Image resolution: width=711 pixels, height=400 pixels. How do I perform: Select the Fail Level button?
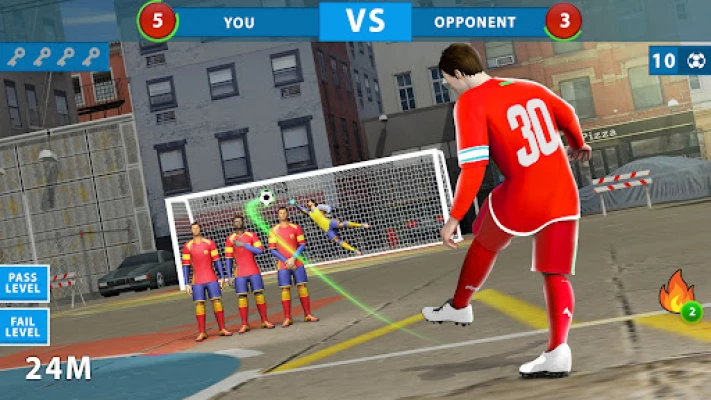(x=23, y=325)
